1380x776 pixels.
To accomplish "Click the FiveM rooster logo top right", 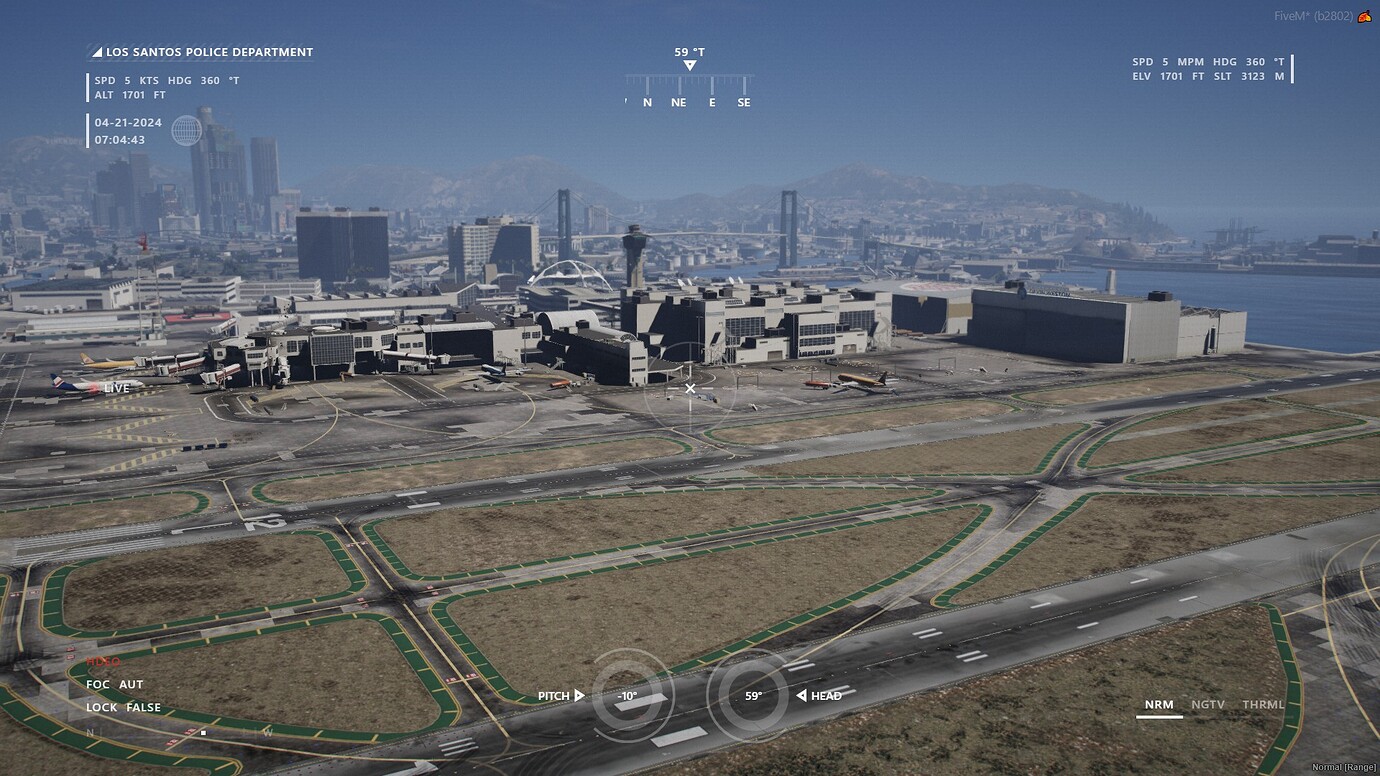I will (1364, 15).
